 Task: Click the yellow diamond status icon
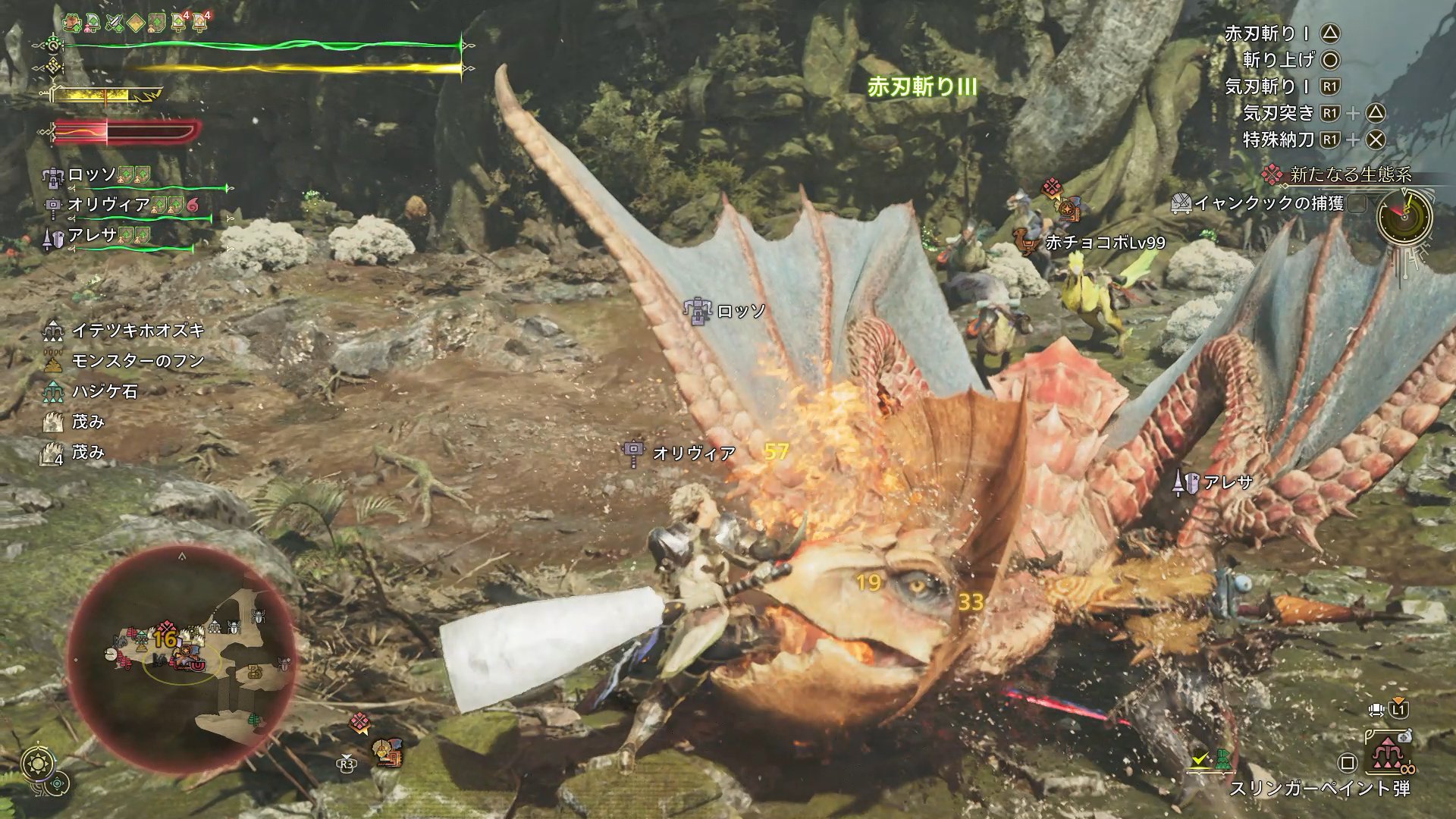(x=136, y=23)
